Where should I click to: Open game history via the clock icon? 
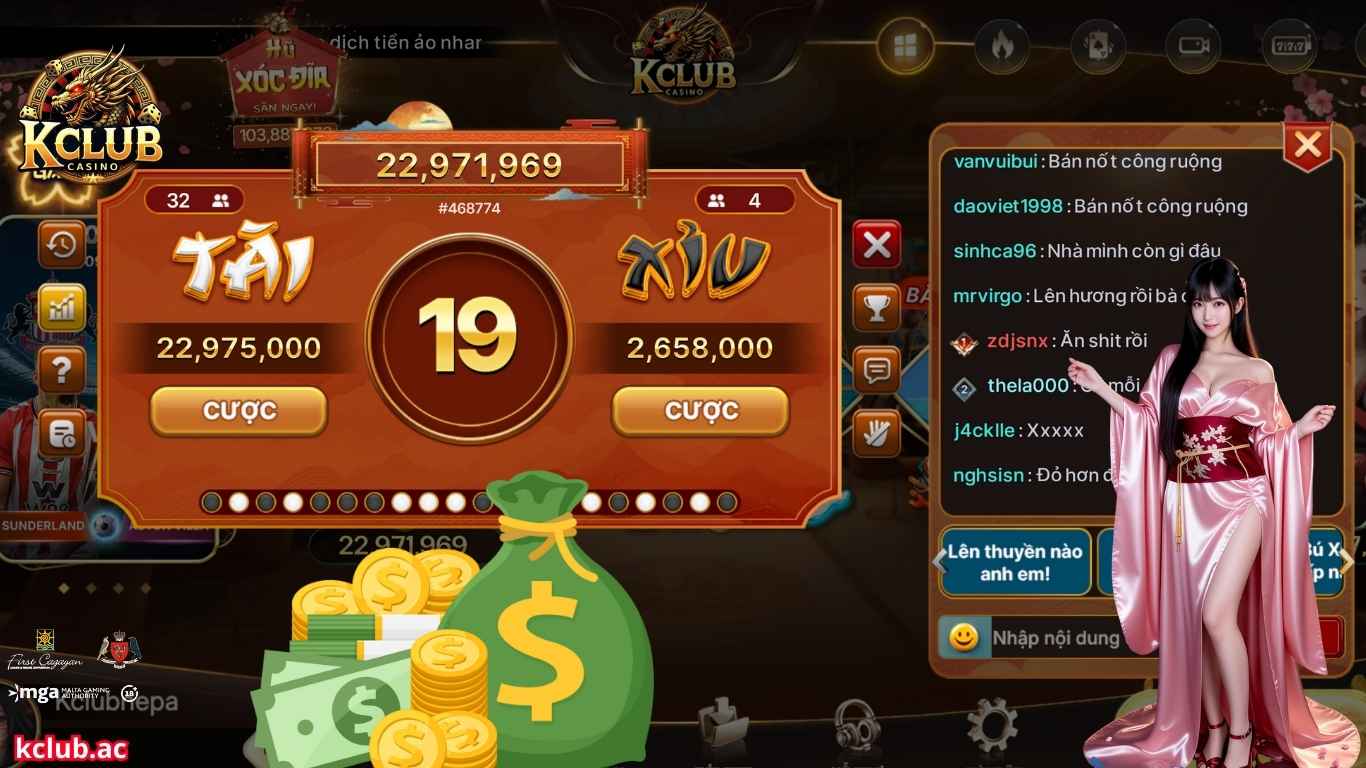pyautogui.click(x=61, y=243)
